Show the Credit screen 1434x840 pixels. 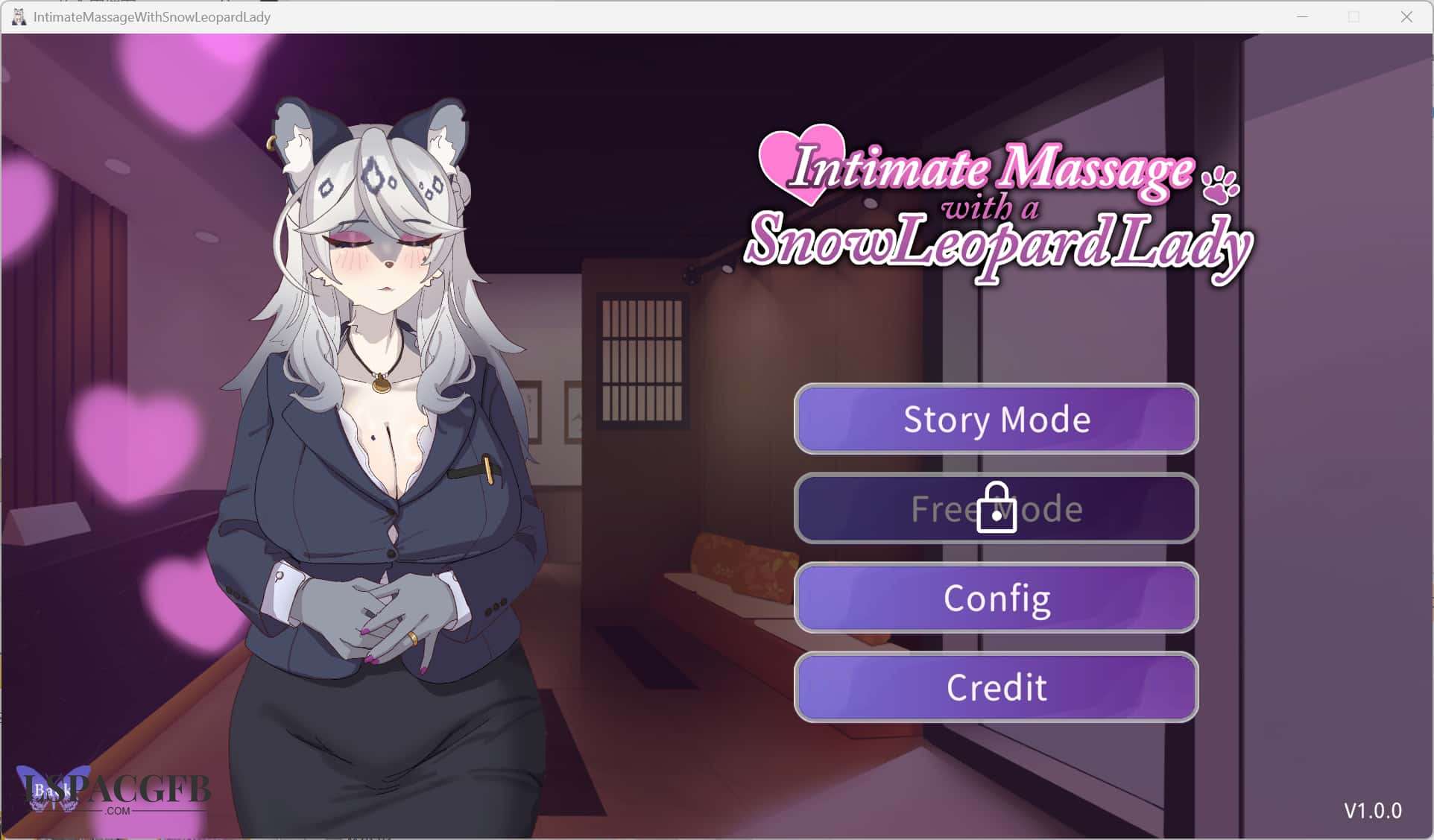coord(996,687)
